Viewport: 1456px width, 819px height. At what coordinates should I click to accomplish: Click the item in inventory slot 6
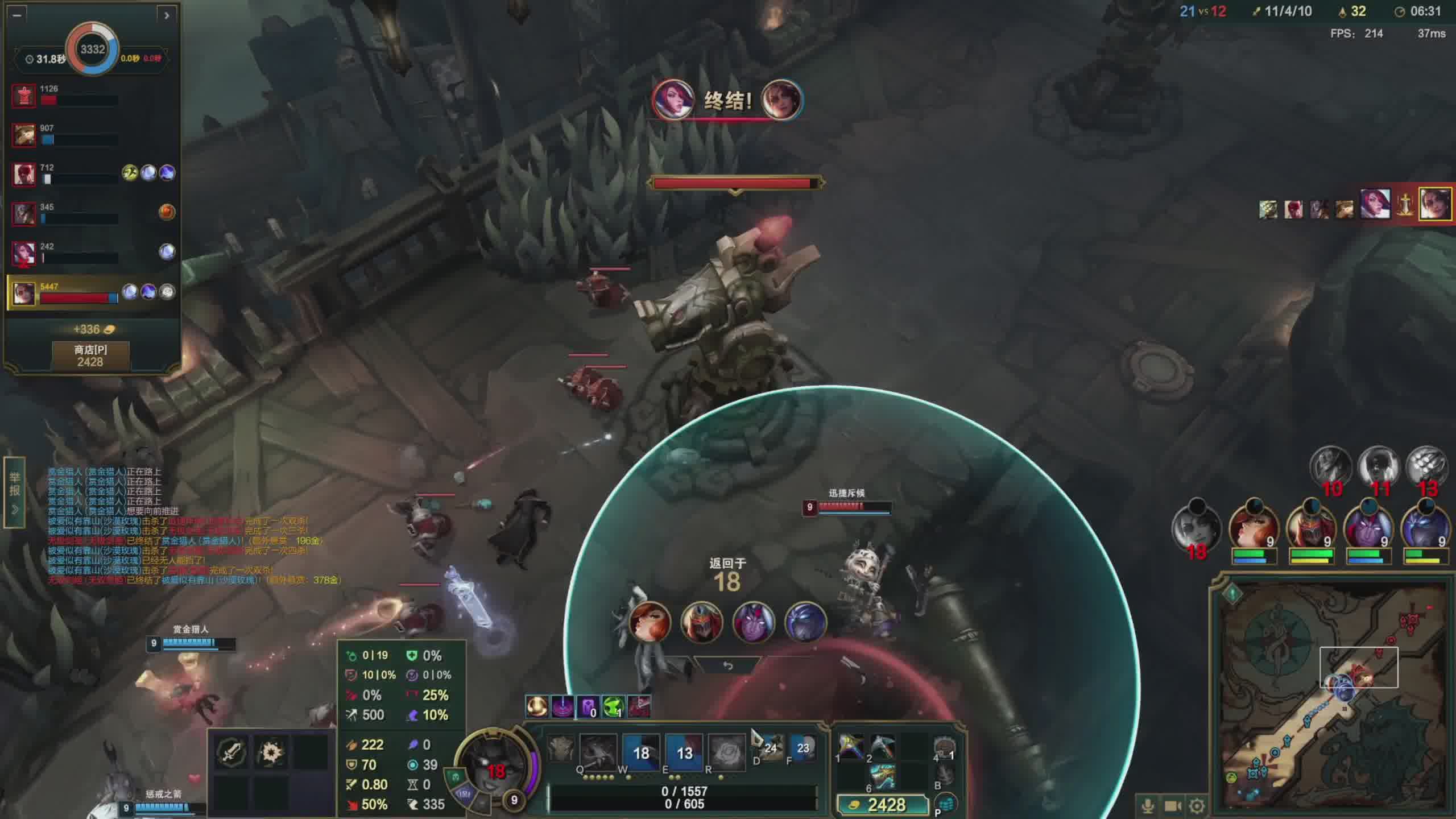882,777
